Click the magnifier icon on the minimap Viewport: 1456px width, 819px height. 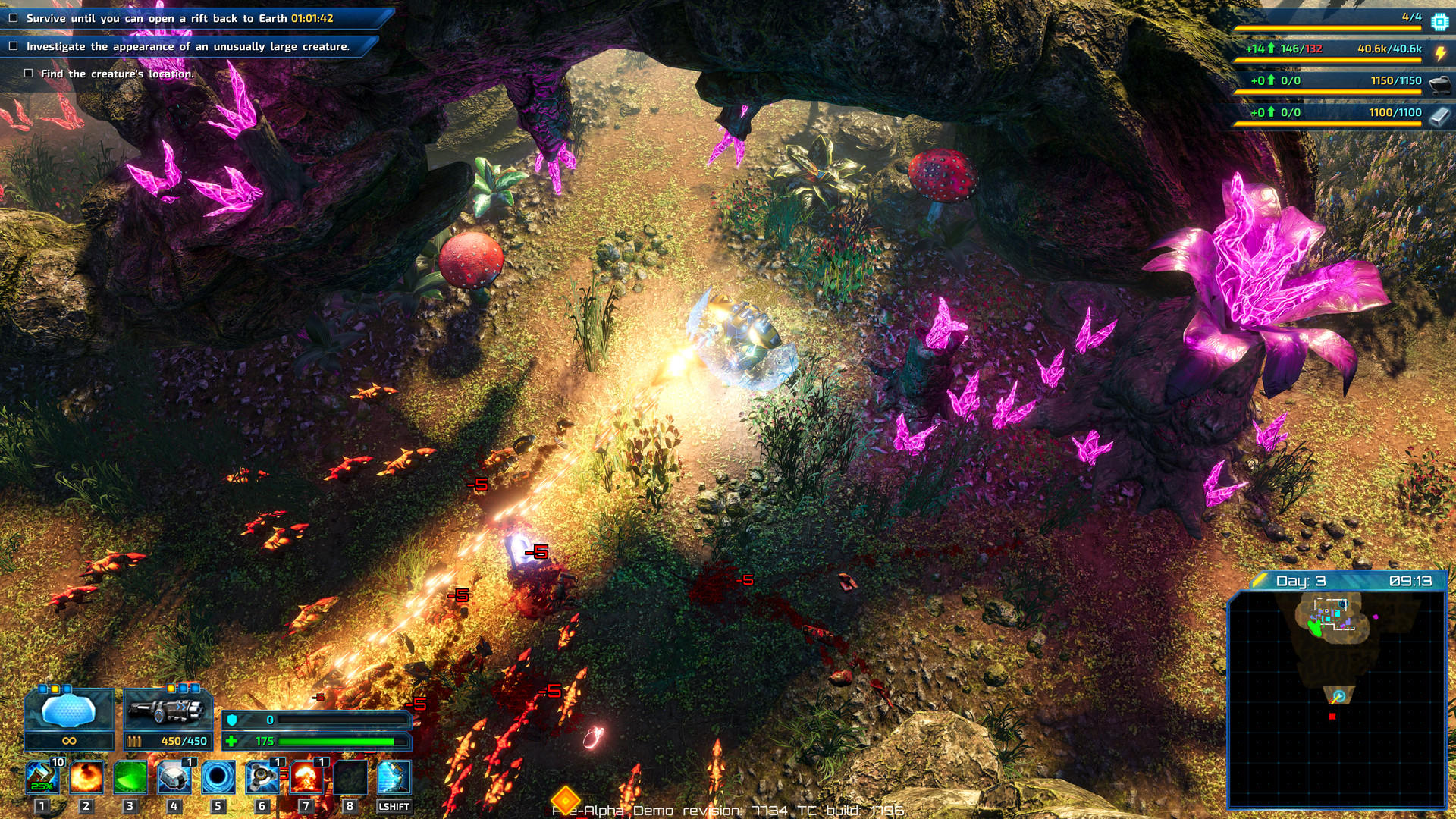1339,695
